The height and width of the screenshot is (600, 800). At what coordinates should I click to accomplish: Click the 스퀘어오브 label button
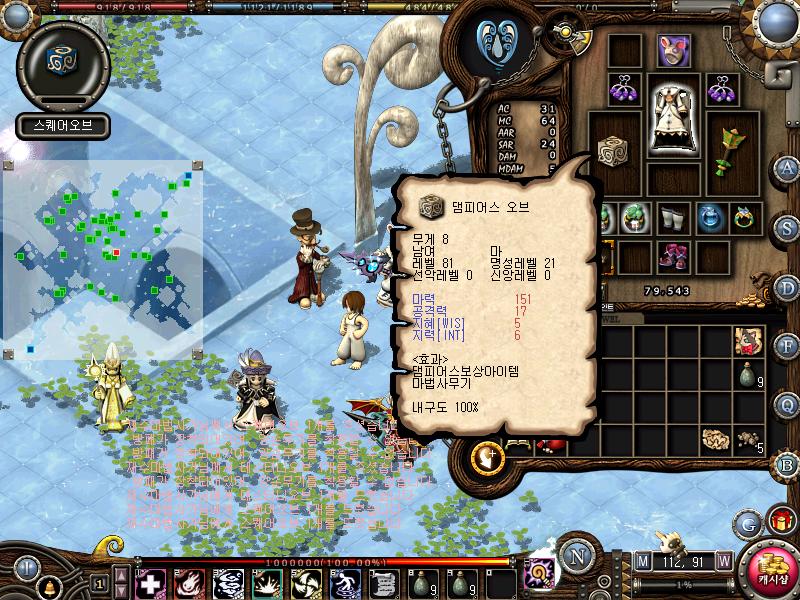pyautogui.click(x=62, y=127)
